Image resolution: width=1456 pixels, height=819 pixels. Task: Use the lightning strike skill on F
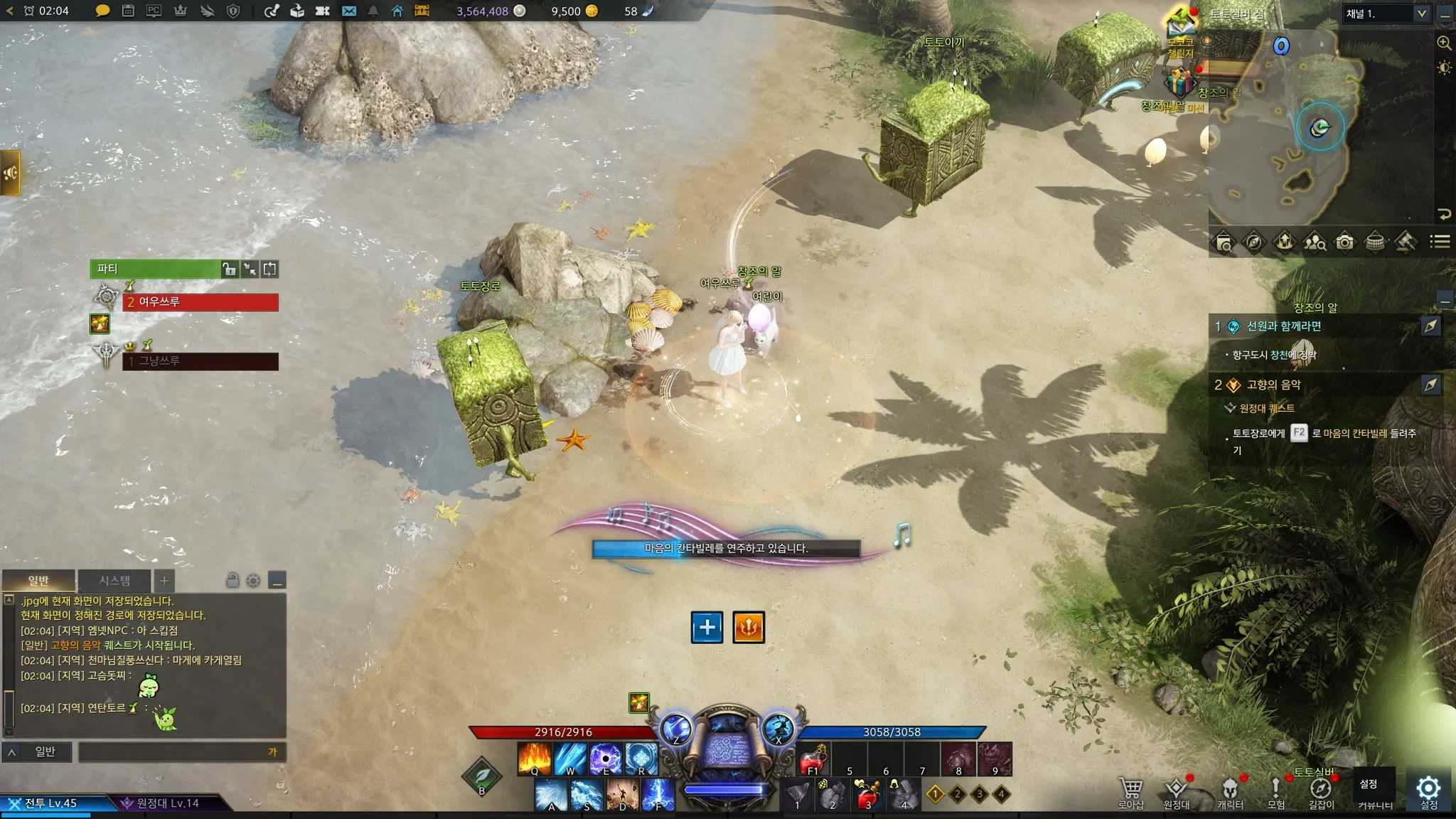click(658, 794)
